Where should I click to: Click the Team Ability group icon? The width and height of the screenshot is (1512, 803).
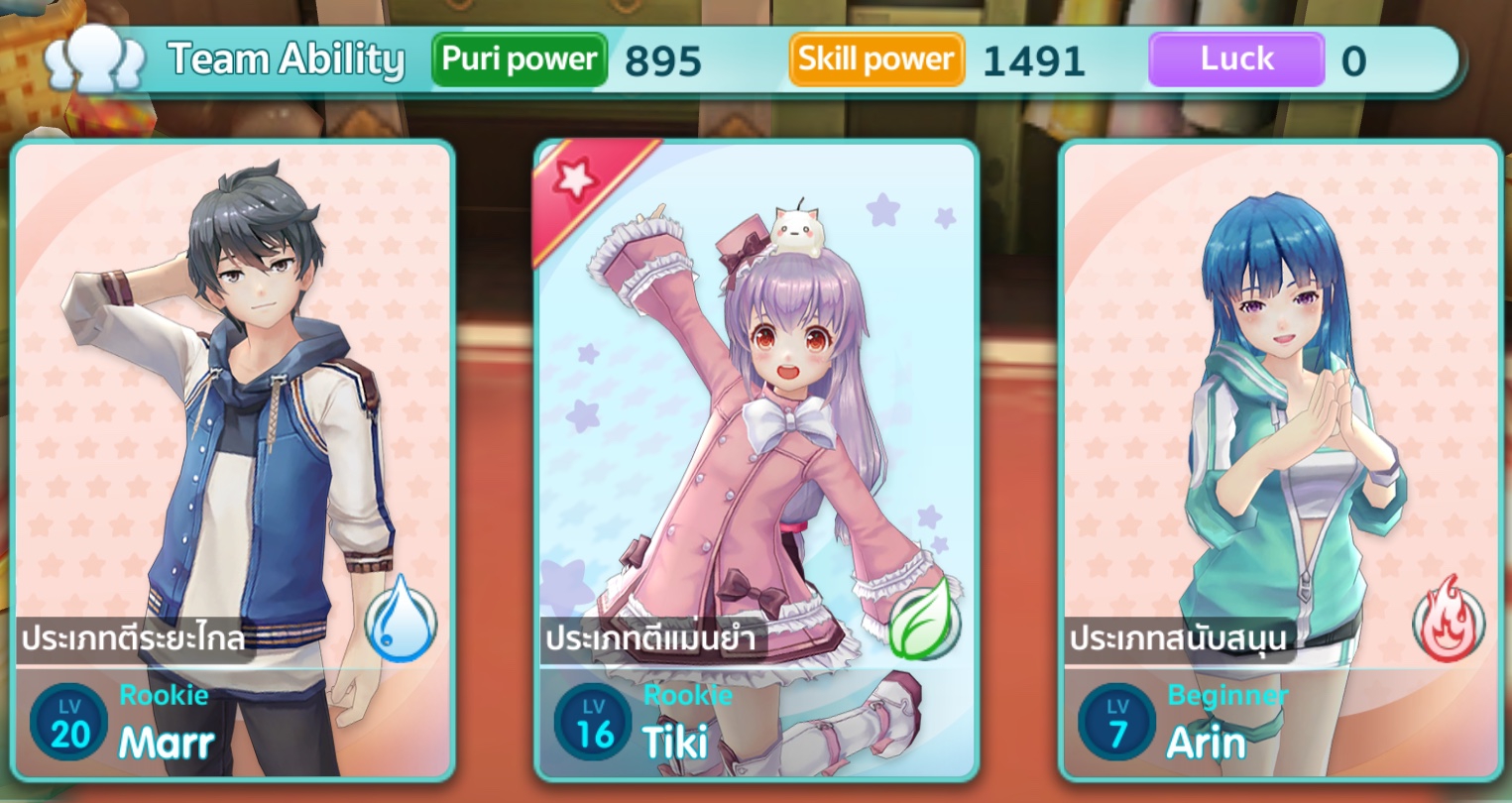(96, 57)
